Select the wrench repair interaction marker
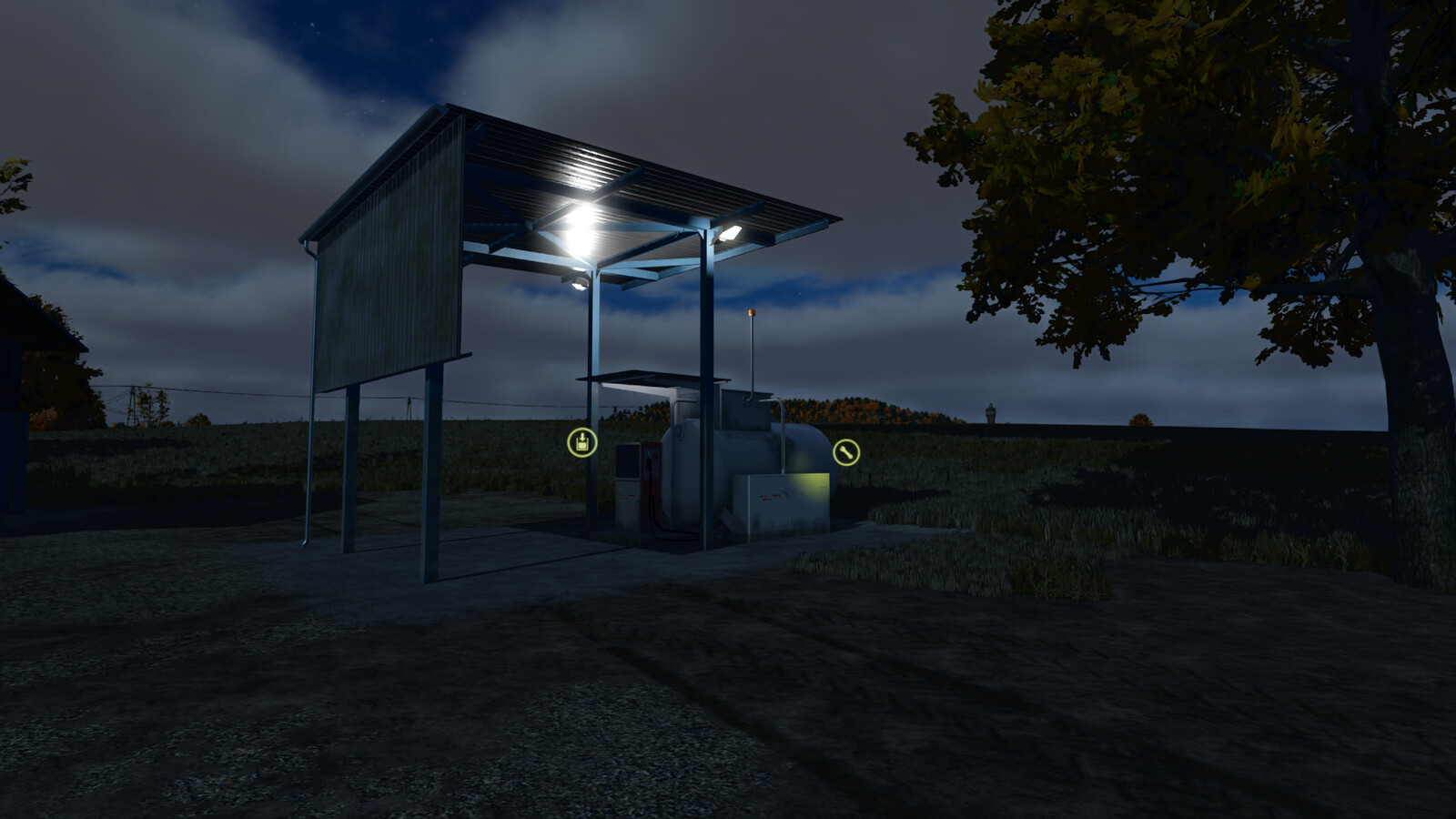This screenshot has height=819, width=1456. coord(844,452)
